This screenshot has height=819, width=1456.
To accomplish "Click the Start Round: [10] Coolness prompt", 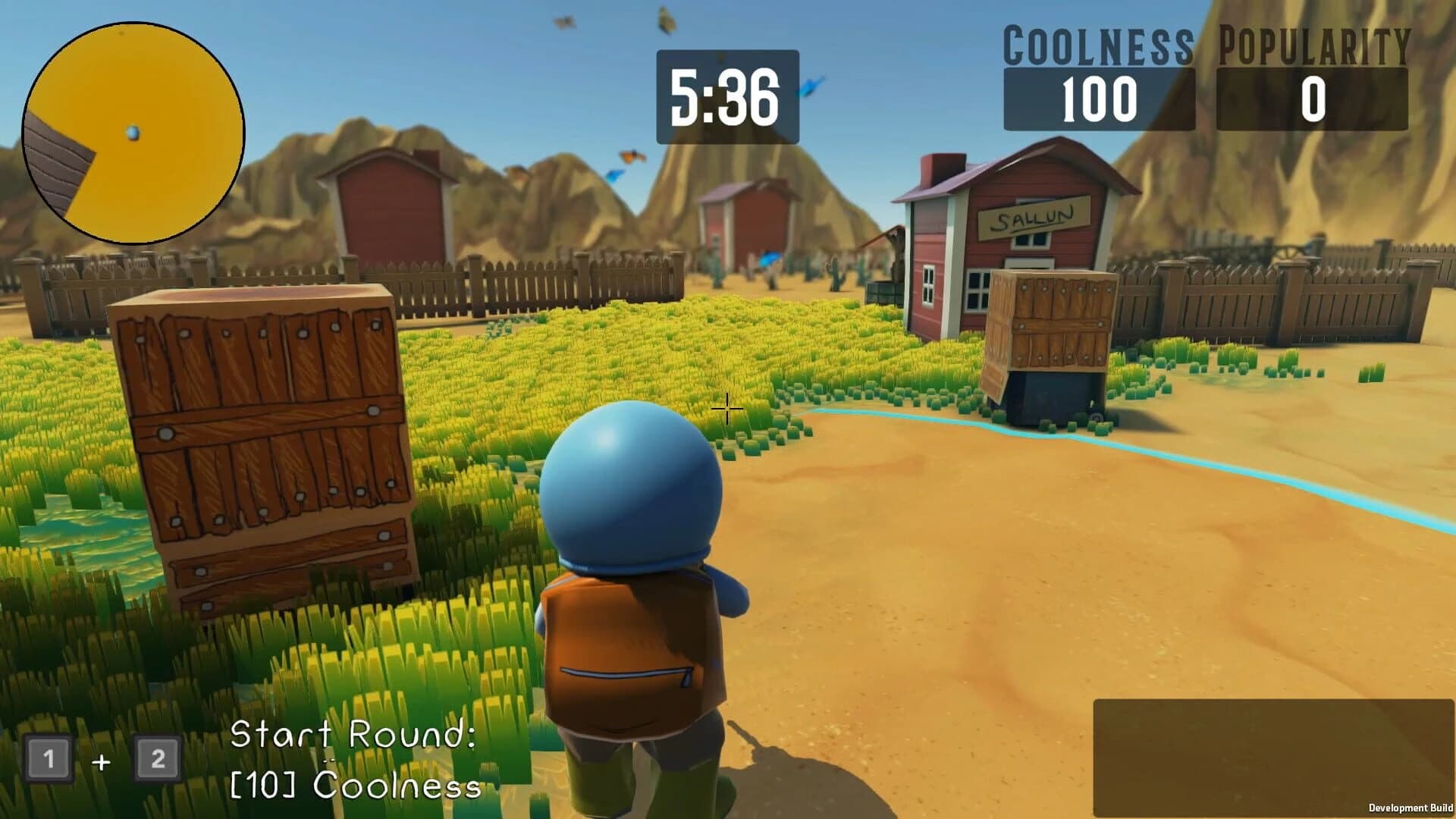I will [x=356, y=762].
